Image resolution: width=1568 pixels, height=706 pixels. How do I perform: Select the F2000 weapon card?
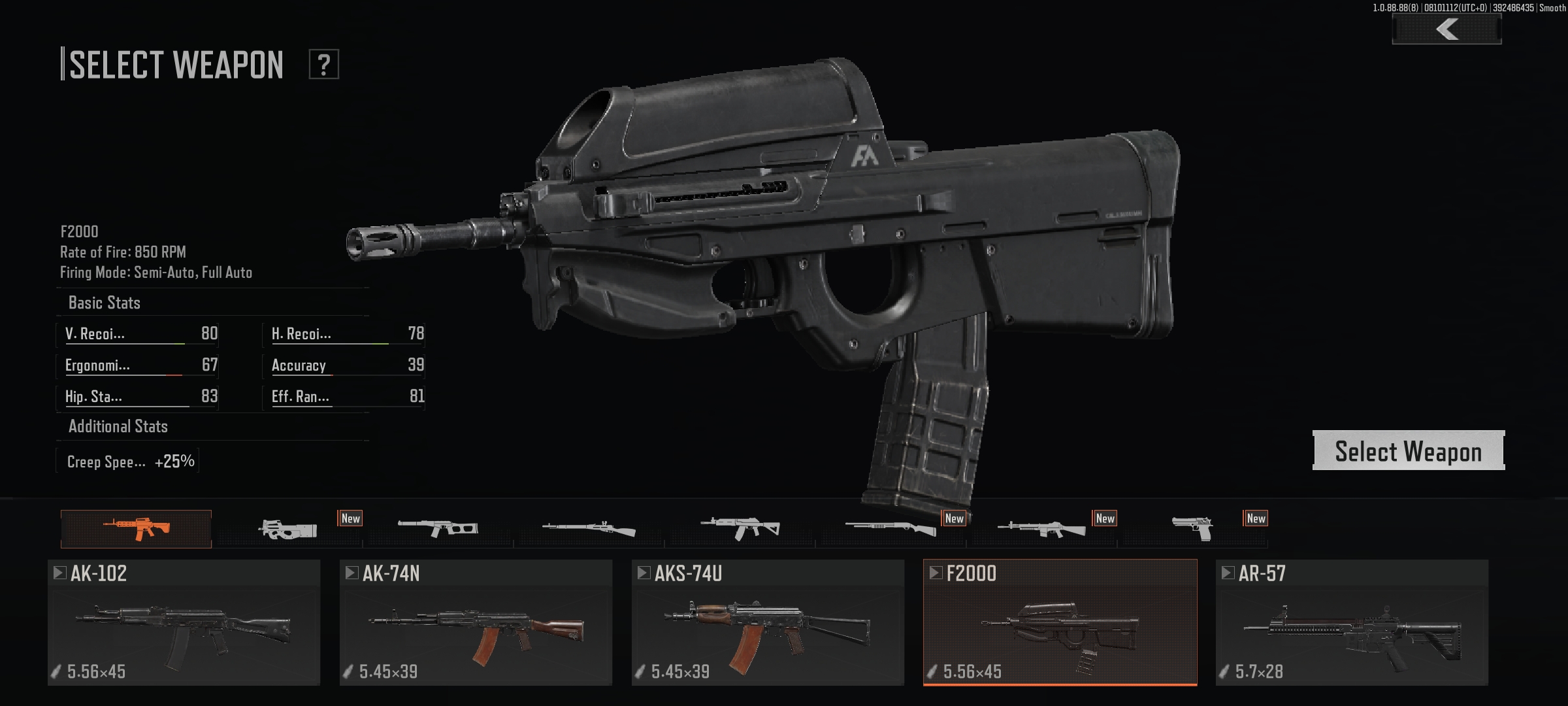[x=1060, y=622]
